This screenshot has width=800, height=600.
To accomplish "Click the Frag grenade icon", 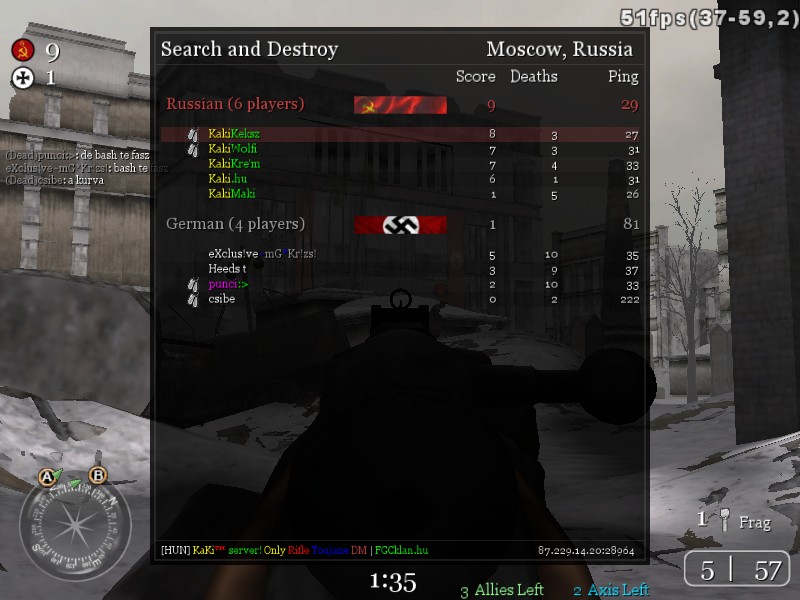I will tap(725, 520).
